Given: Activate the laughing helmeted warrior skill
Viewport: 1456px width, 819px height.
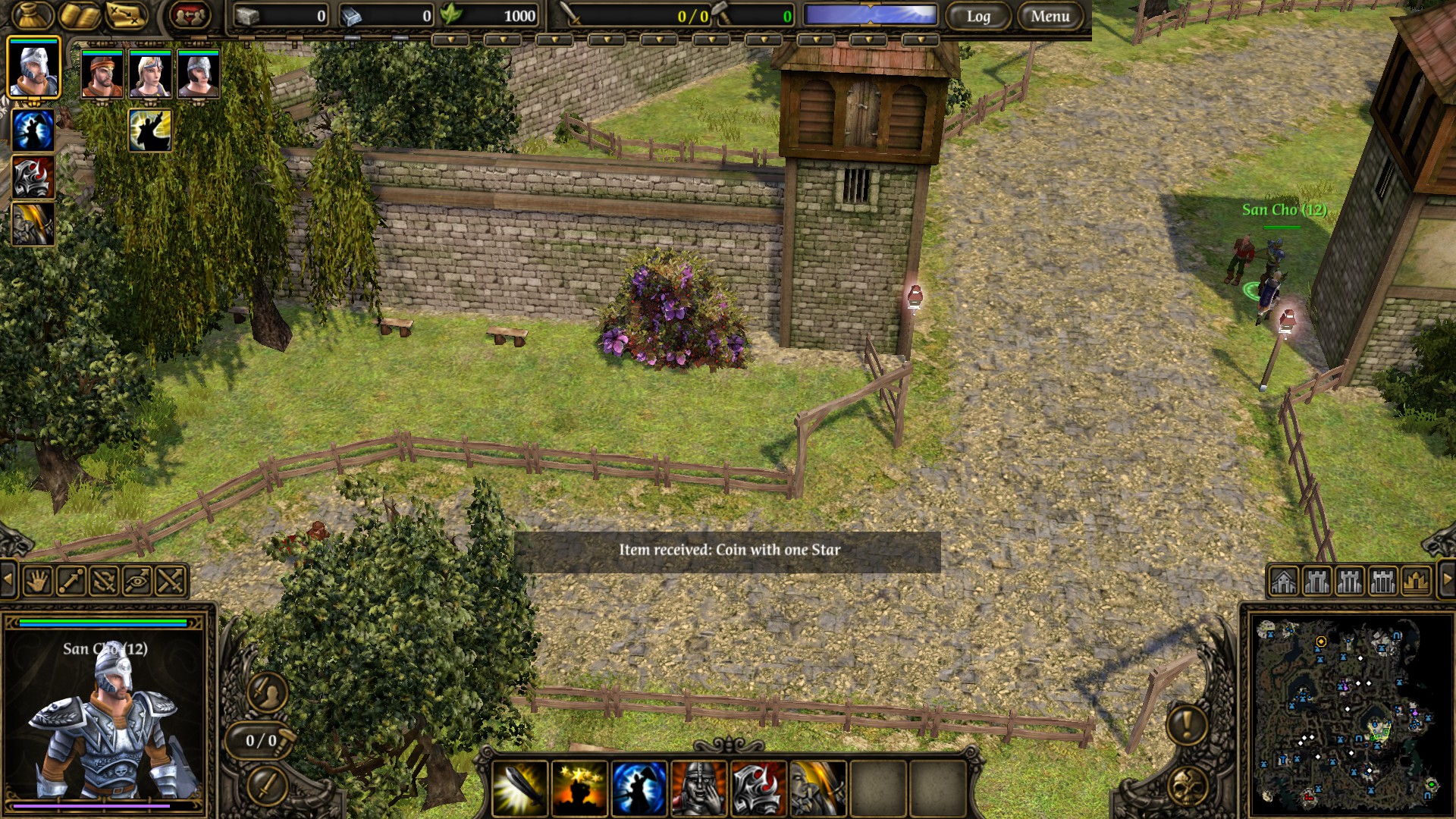Looking at the screenshot, I should pos(698,788).
